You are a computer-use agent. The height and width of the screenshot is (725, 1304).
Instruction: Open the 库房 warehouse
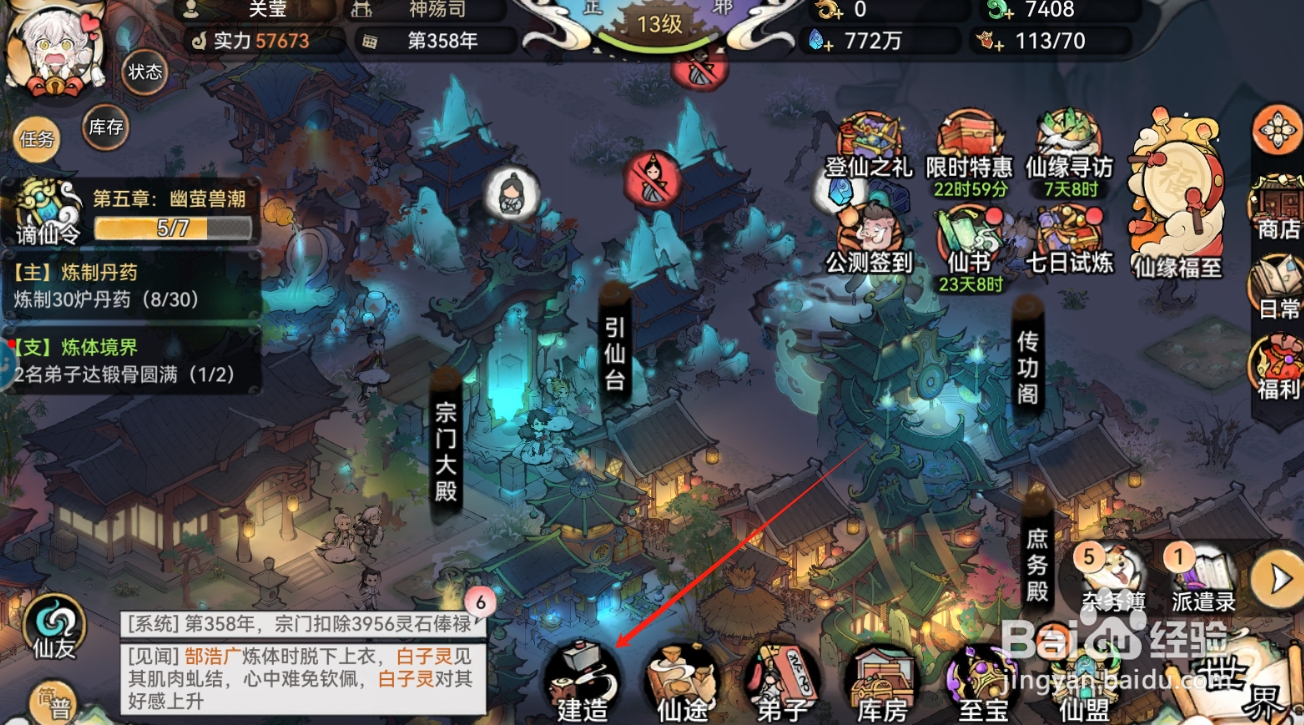click(x=883, y=685)
